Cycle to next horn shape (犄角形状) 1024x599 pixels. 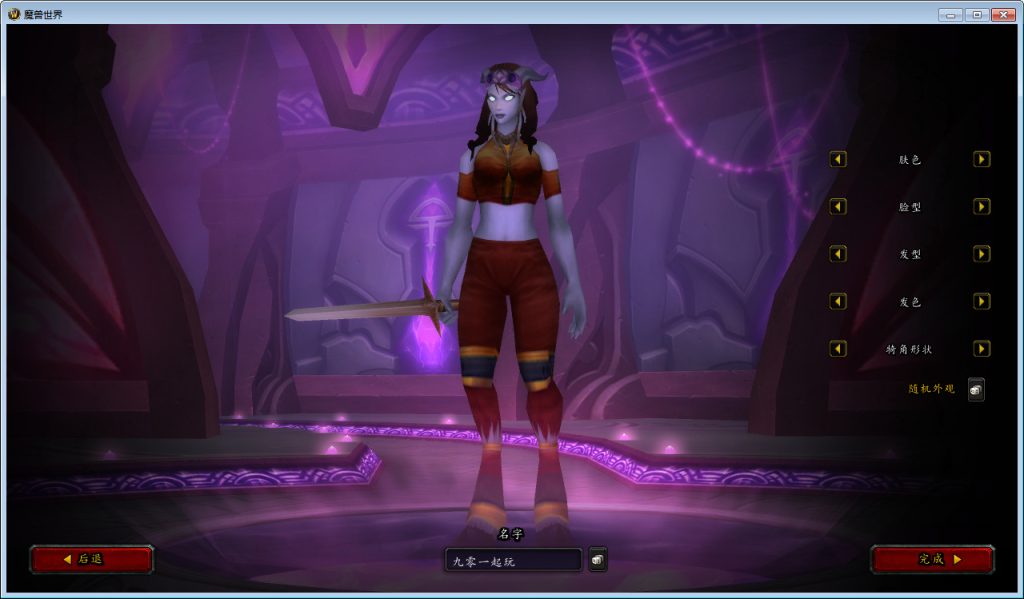982,349
